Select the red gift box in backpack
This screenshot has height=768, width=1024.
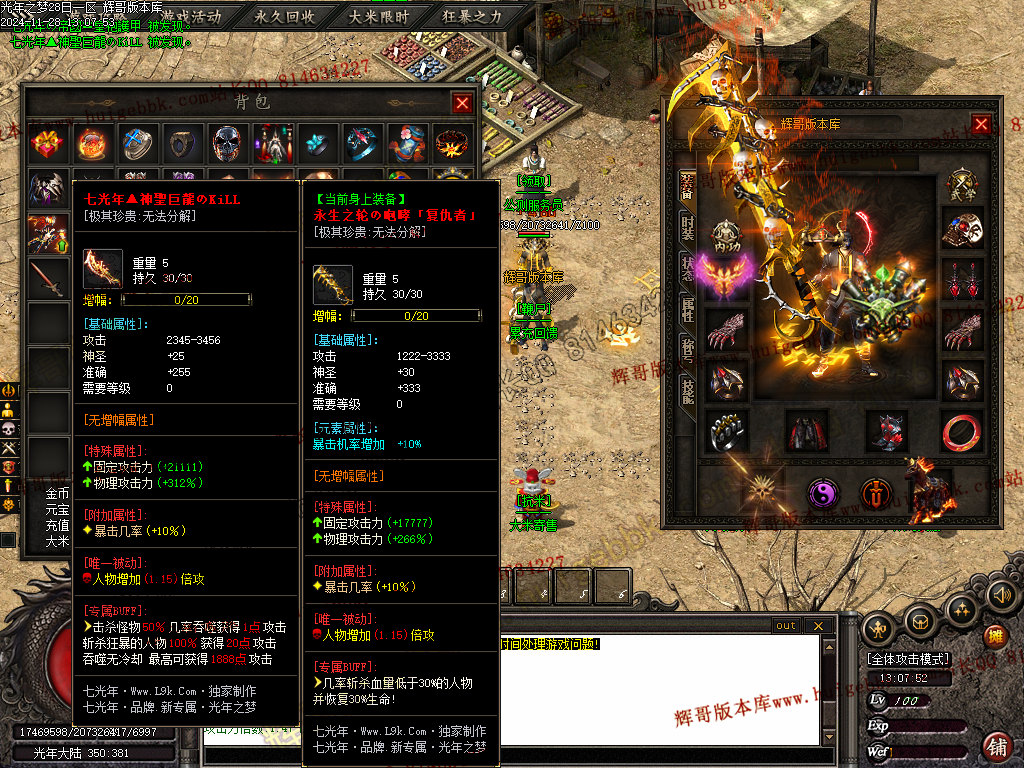(47, 143)
